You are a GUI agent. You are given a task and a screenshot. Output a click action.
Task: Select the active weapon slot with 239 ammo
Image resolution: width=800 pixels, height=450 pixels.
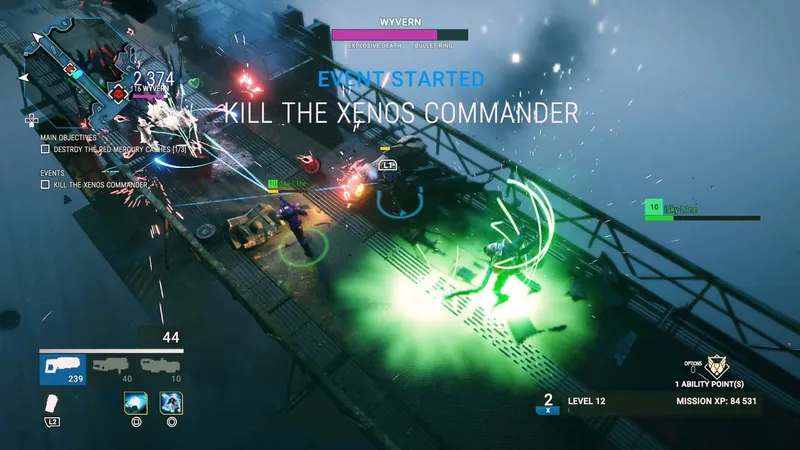coord(63,369)
